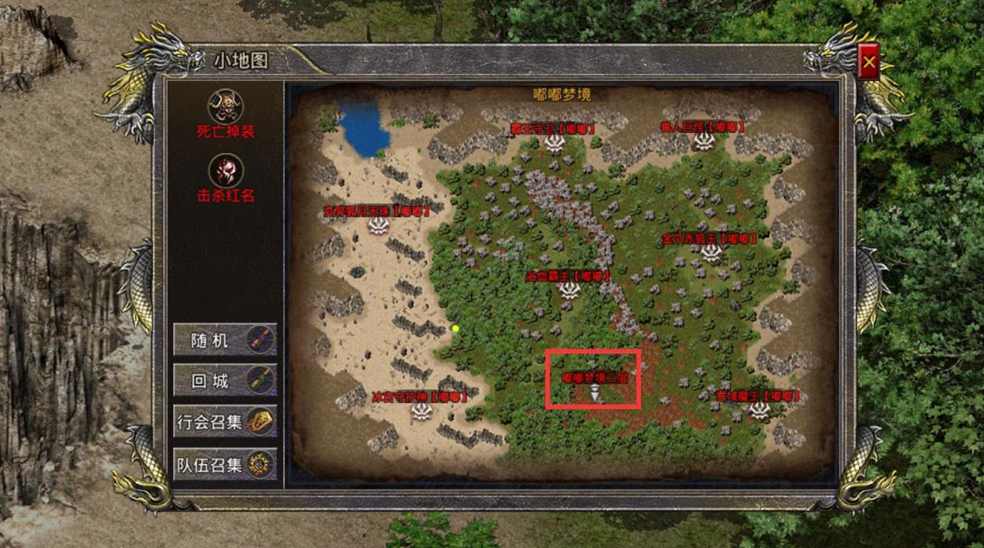Click the 雪域魔王 boss marker
984x548 pixels.
[x=758, y=409]
